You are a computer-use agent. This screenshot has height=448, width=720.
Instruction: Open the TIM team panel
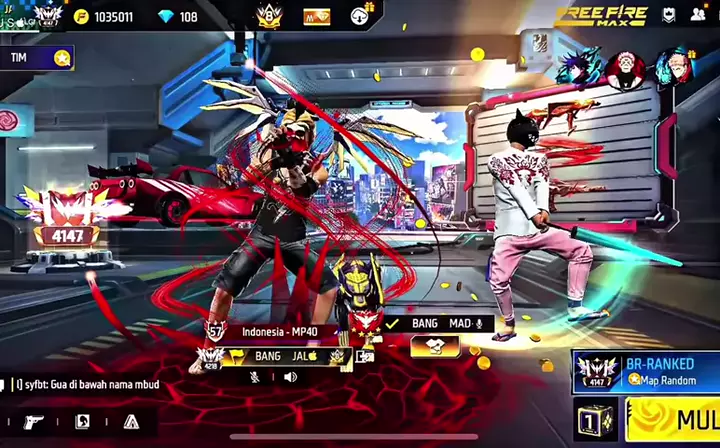(x=37, y=58)
